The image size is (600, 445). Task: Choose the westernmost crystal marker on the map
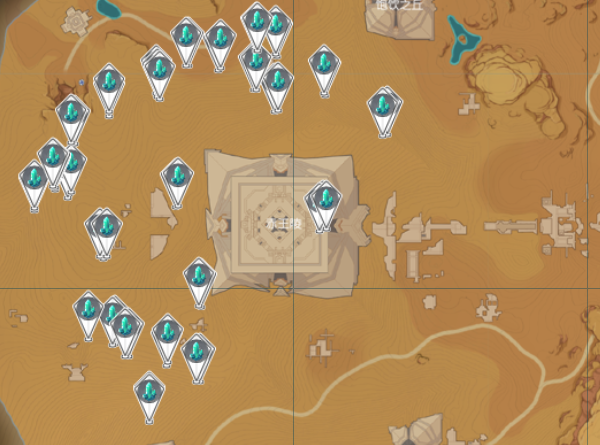(x=35, y=181)
